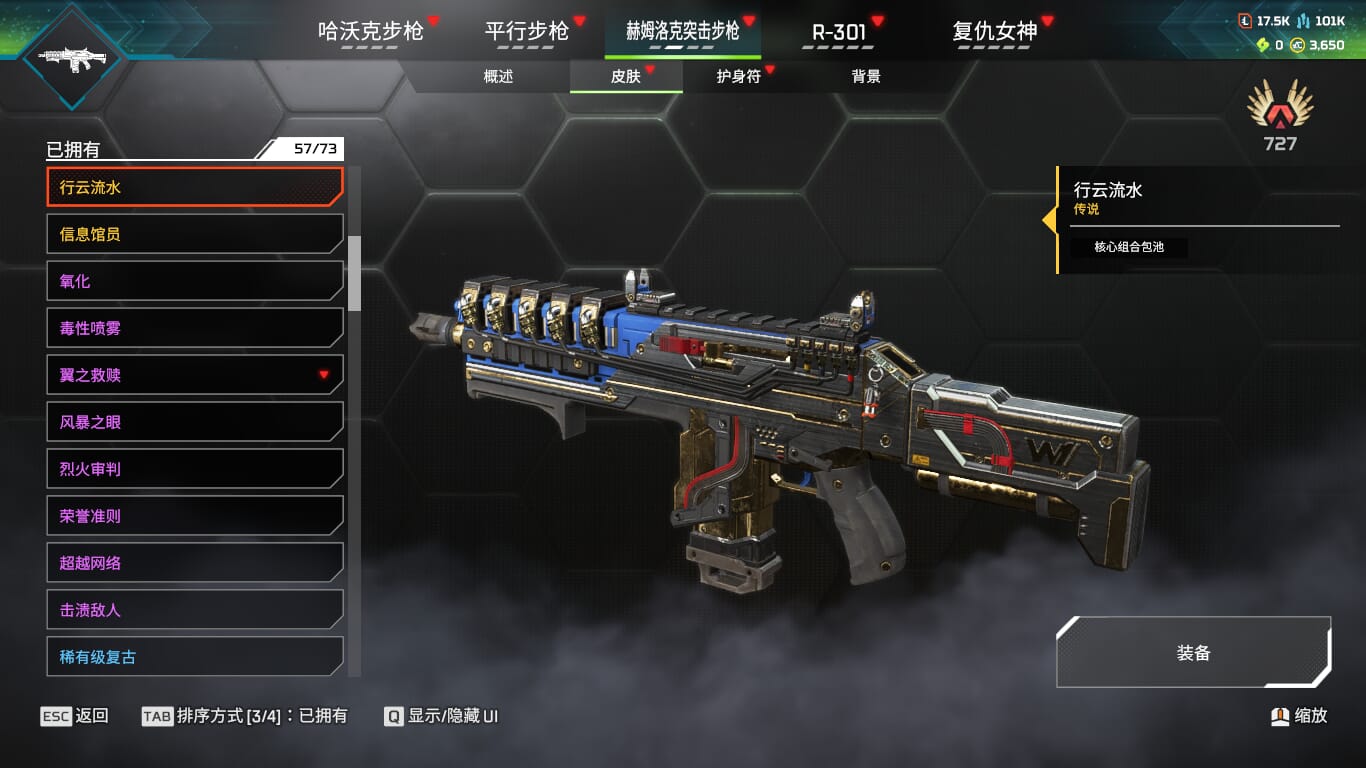The width and height of the screenshot is (1366, 768).
Task: Open the 平行步枪 weapon tab
Action: point(527,31)
